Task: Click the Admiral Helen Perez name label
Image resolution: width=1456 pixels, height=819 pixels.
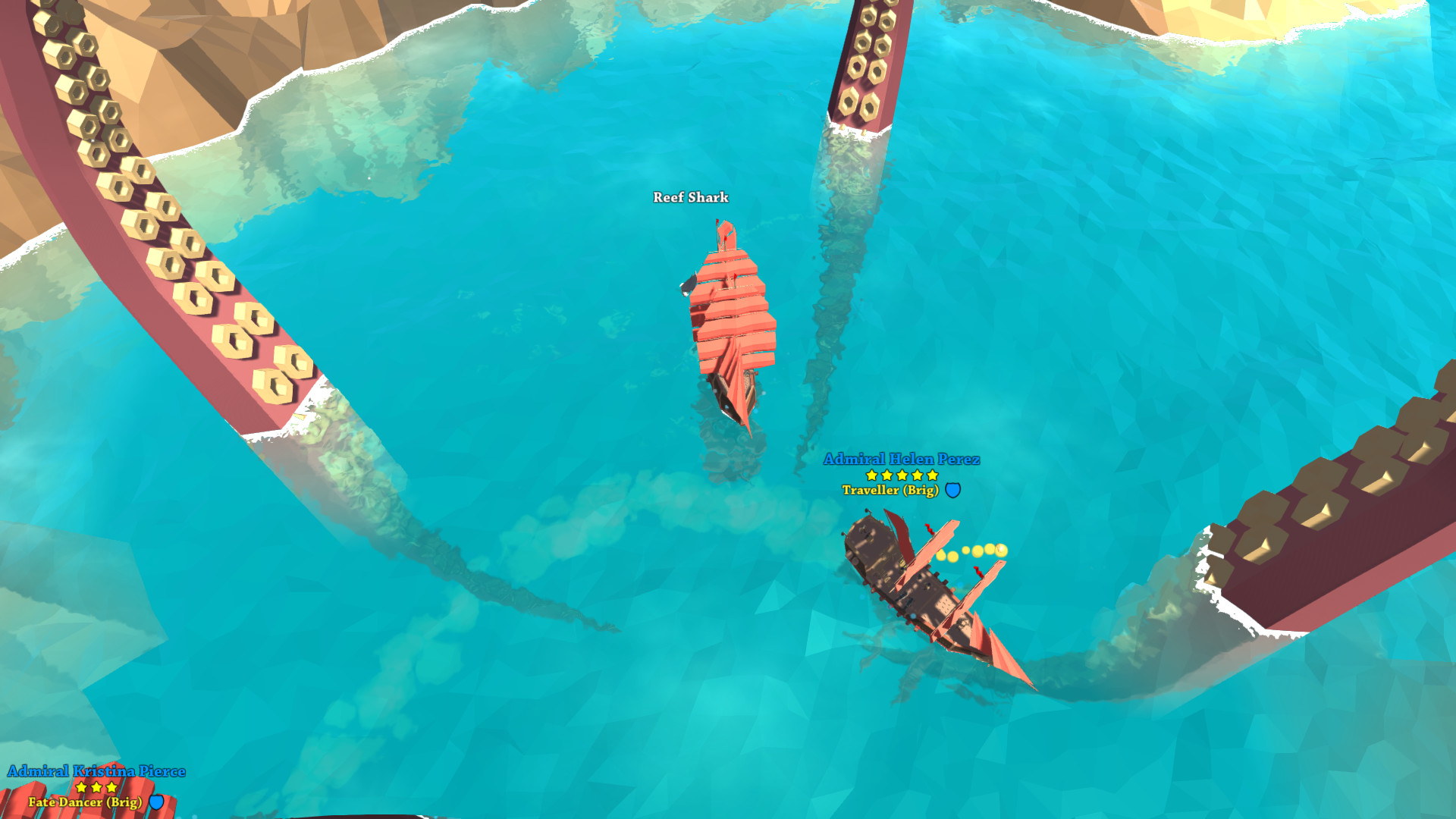Action: pyautogui.click(x=901, y=458)
